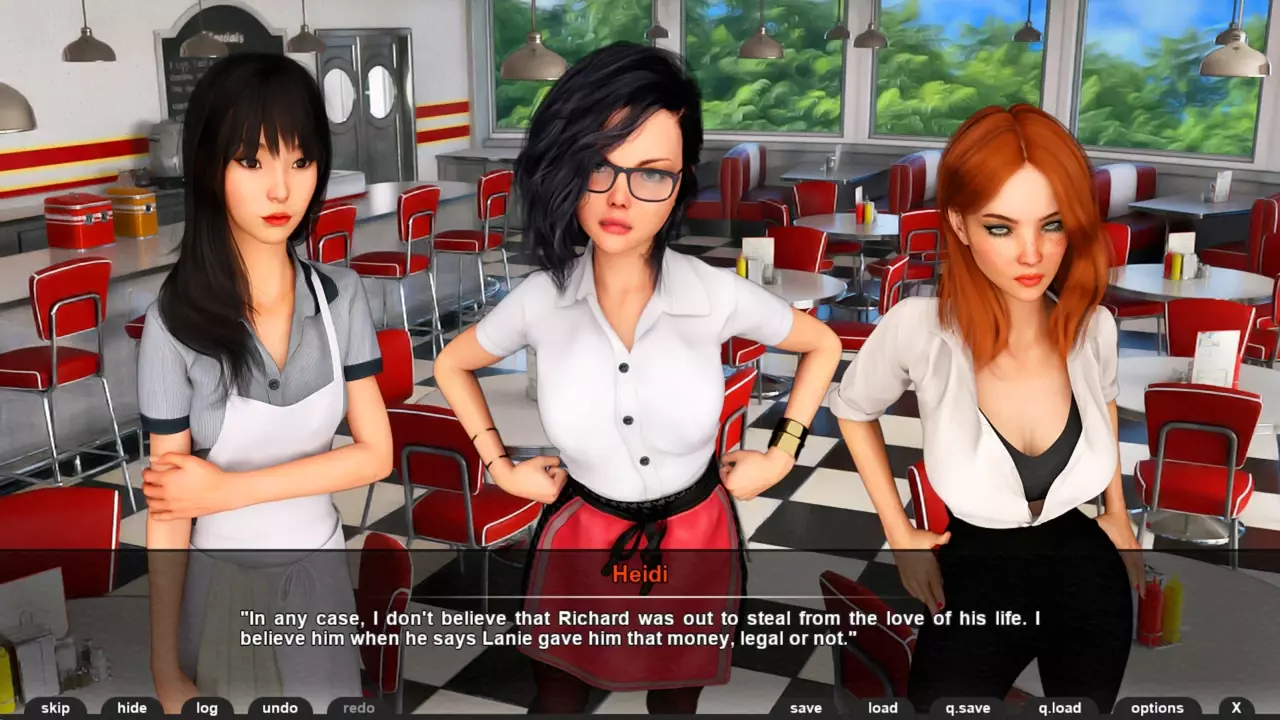Quick load with q.load
The height and width of the screenshot is (720, 1280).
click(1060, 708)
